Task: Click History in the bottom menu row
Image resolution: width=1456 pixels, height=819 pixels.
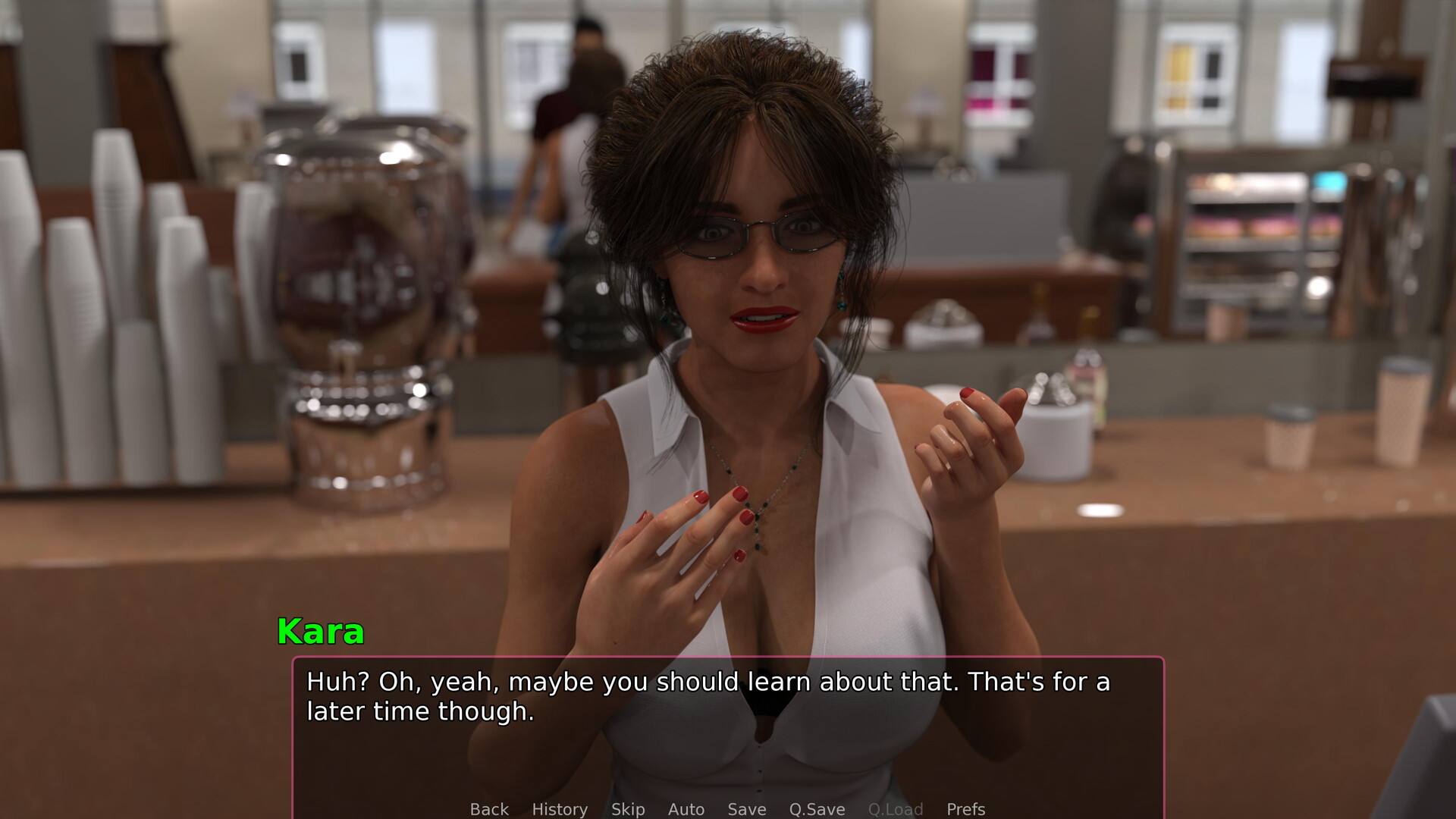Action: pyautogui.click(x=560, y=809)
